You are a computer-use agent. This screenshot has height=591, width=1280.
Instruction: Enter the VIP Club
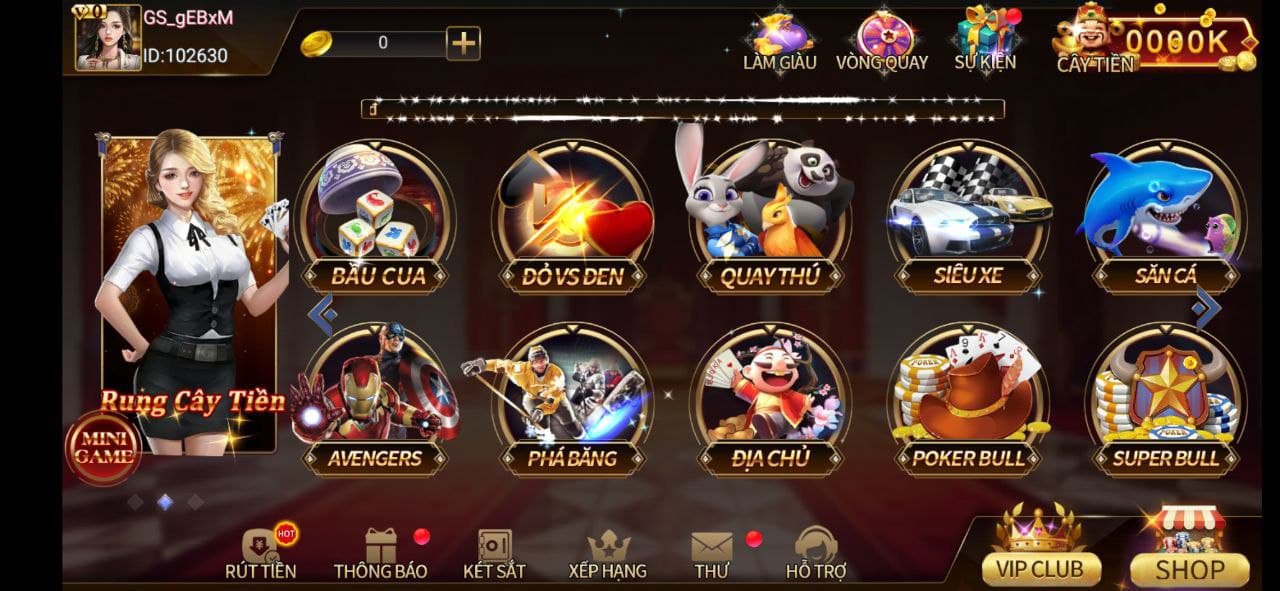click(1041, 552)
